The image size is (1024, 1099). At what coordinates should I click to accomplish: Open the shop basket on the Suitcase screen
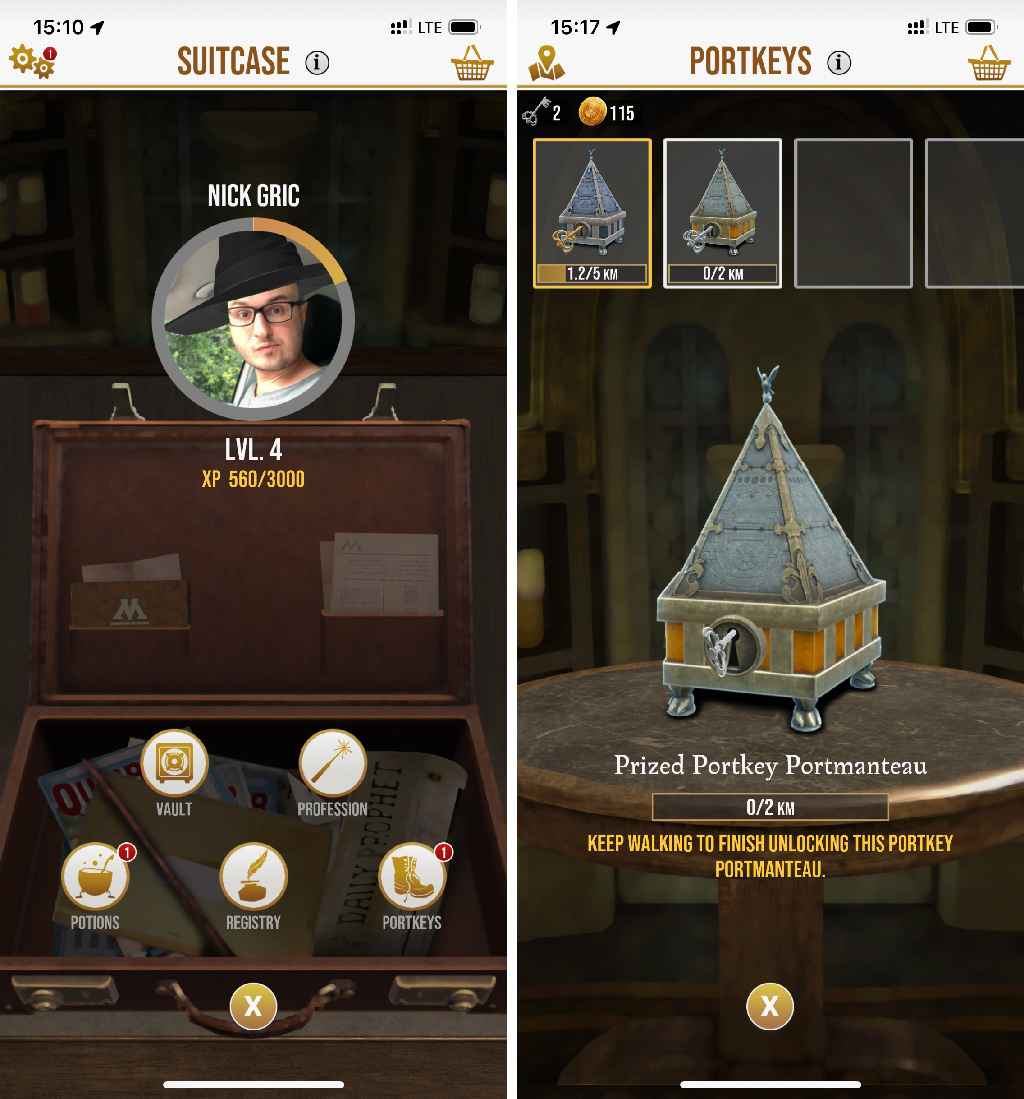472,63
